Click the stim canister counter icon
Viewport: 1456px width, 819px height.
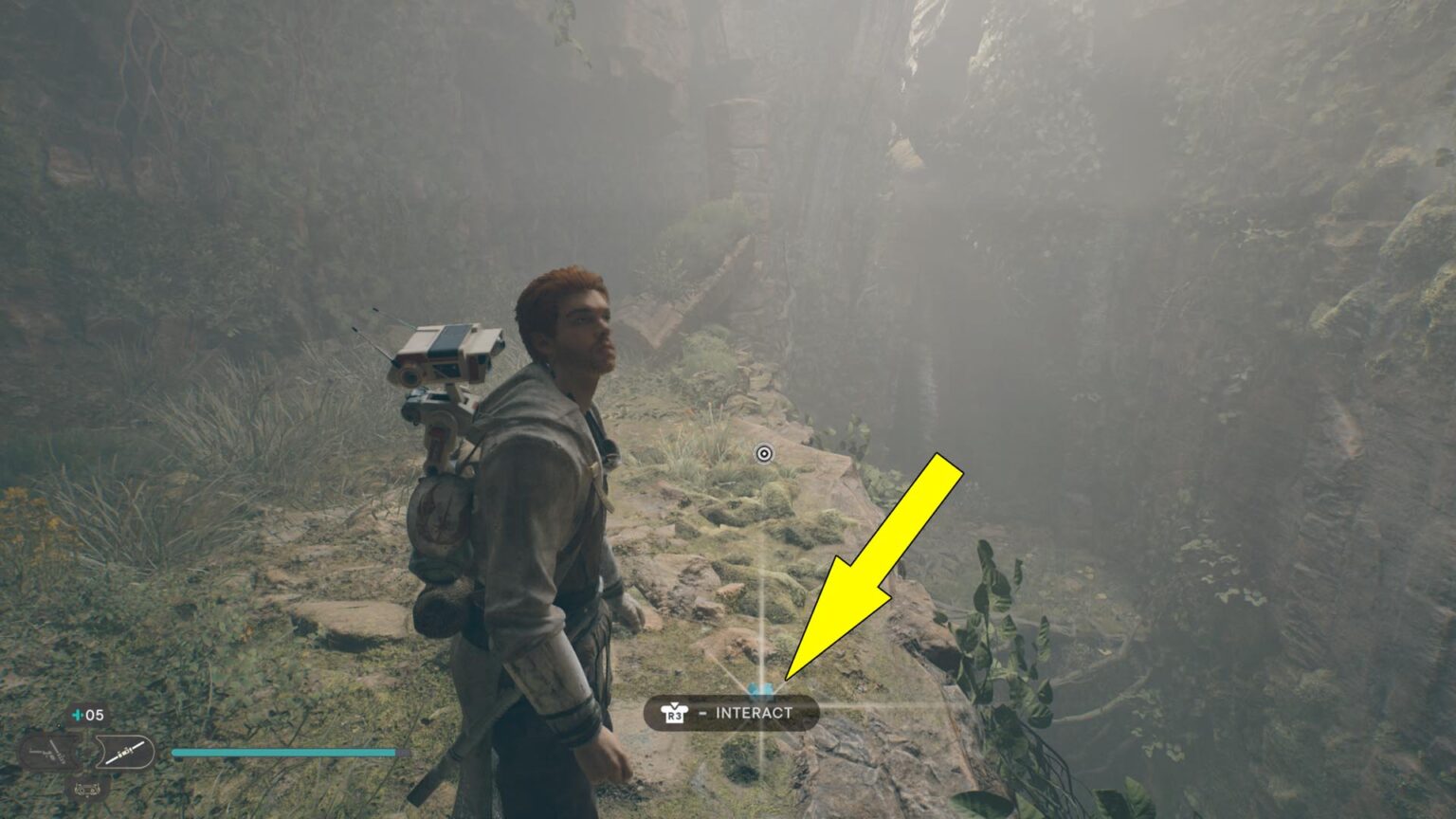click(78, 715)
